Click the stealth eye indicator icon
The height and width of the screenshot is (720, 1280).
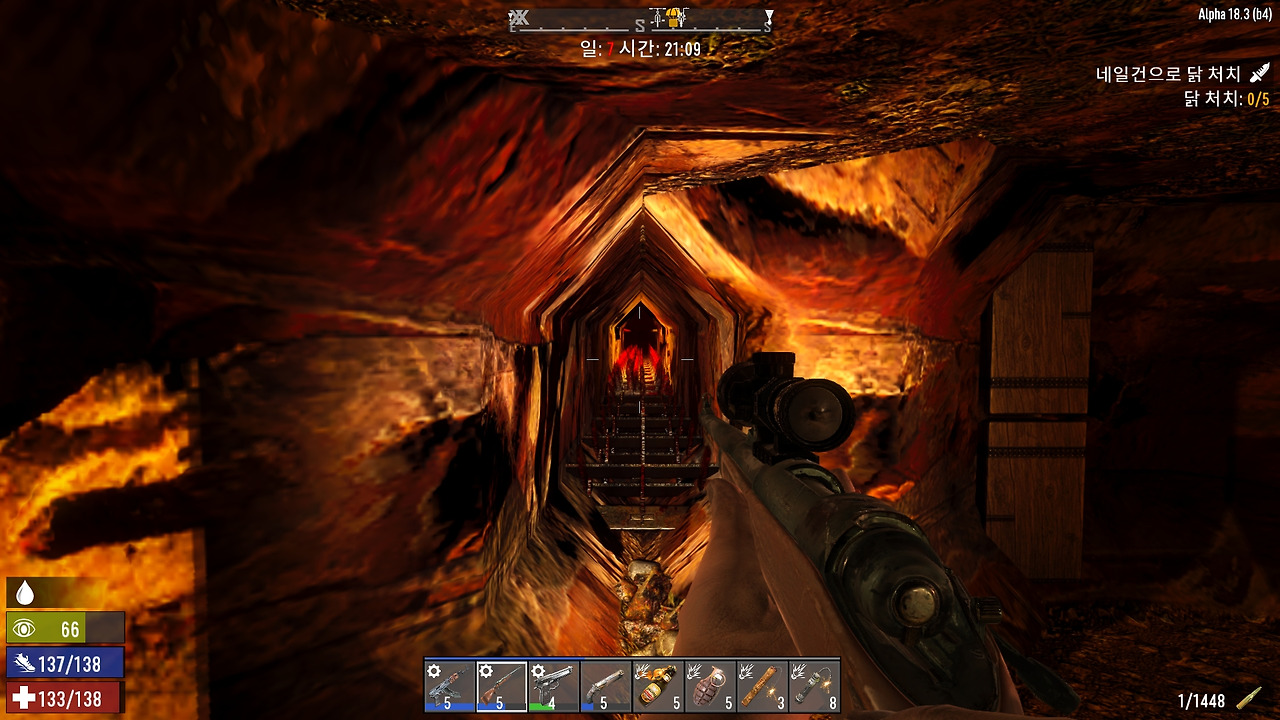(26, 629)
